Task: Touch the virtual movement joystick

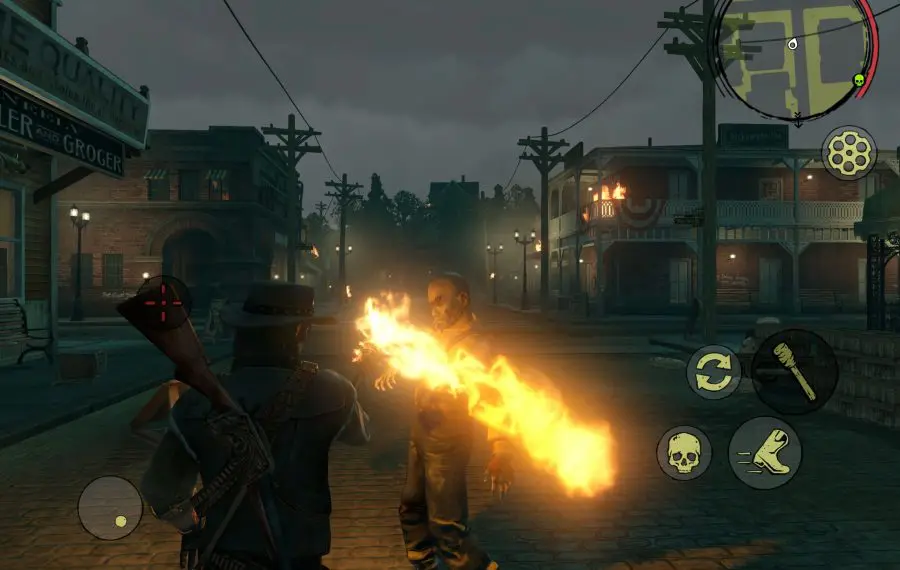Action: [110, 508]
